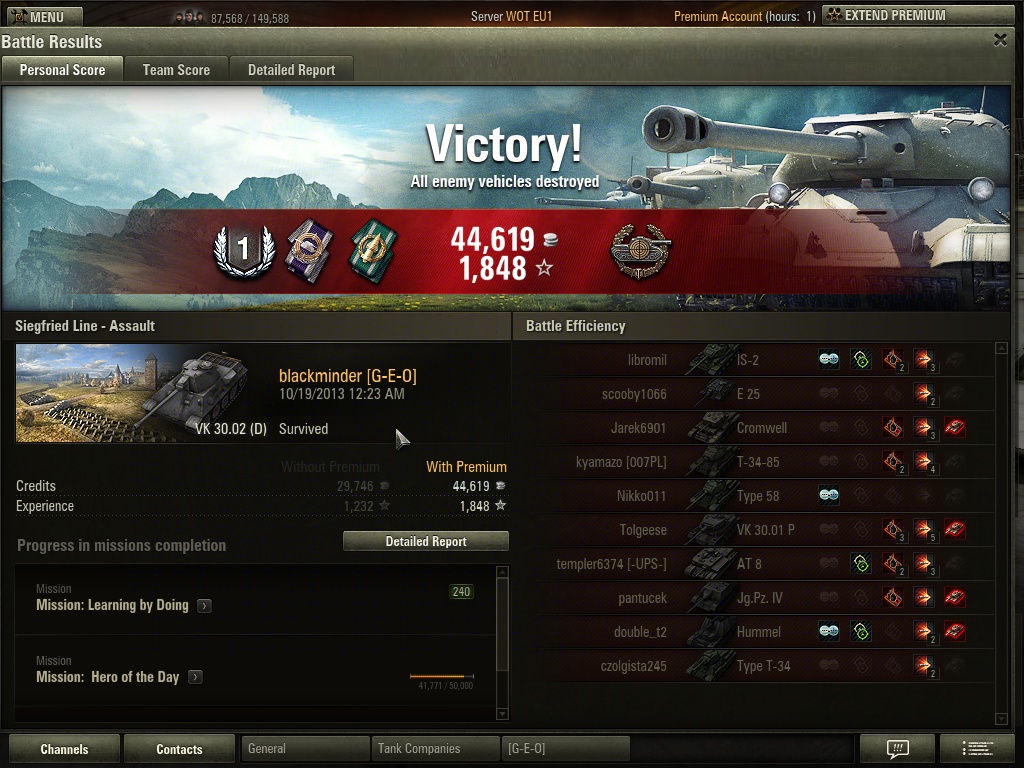Expand Mission: Hero of the Day details

196,677
